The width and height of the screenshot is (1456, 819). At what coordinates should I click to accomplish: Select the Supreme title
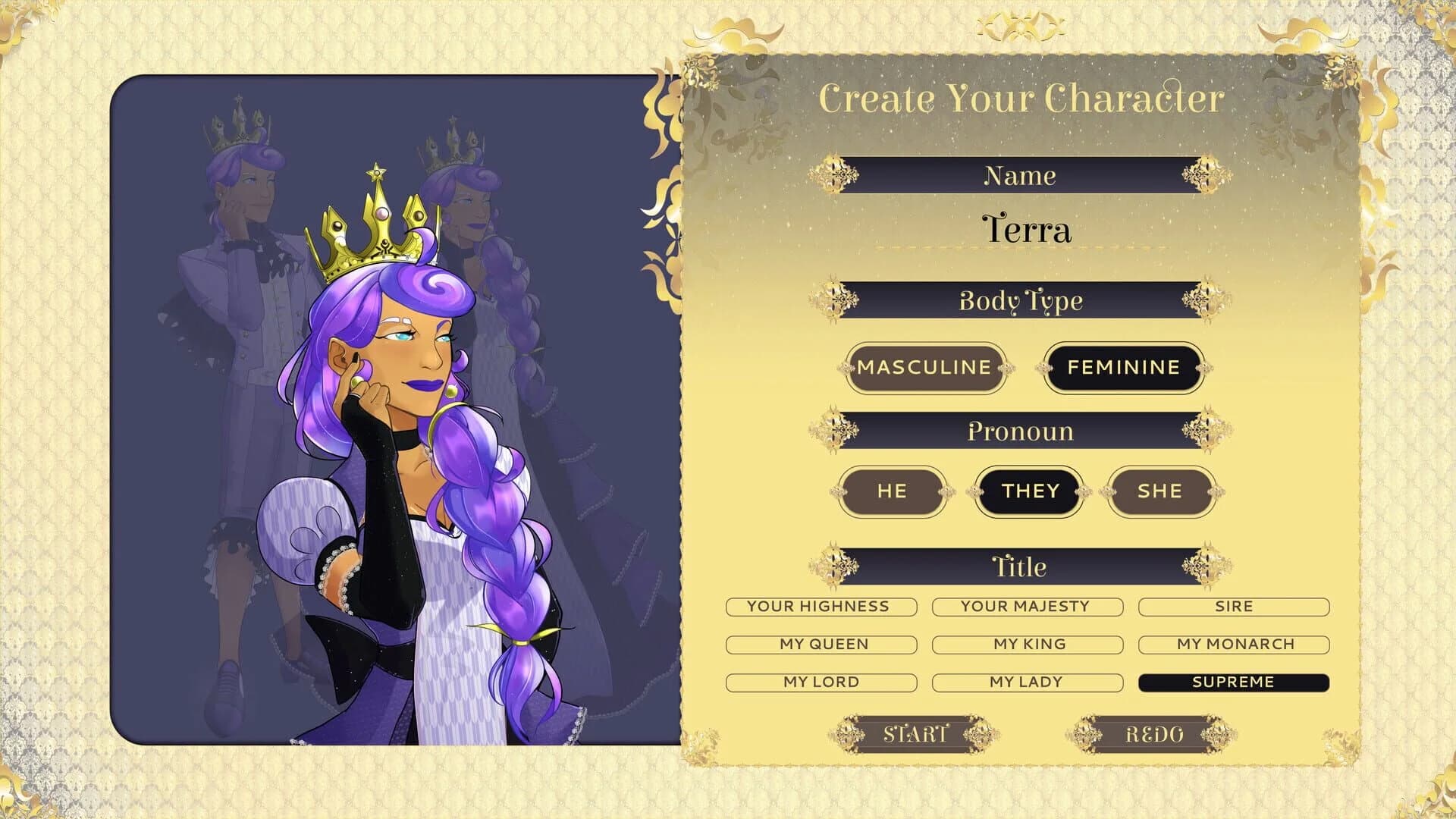[1232, 682]
